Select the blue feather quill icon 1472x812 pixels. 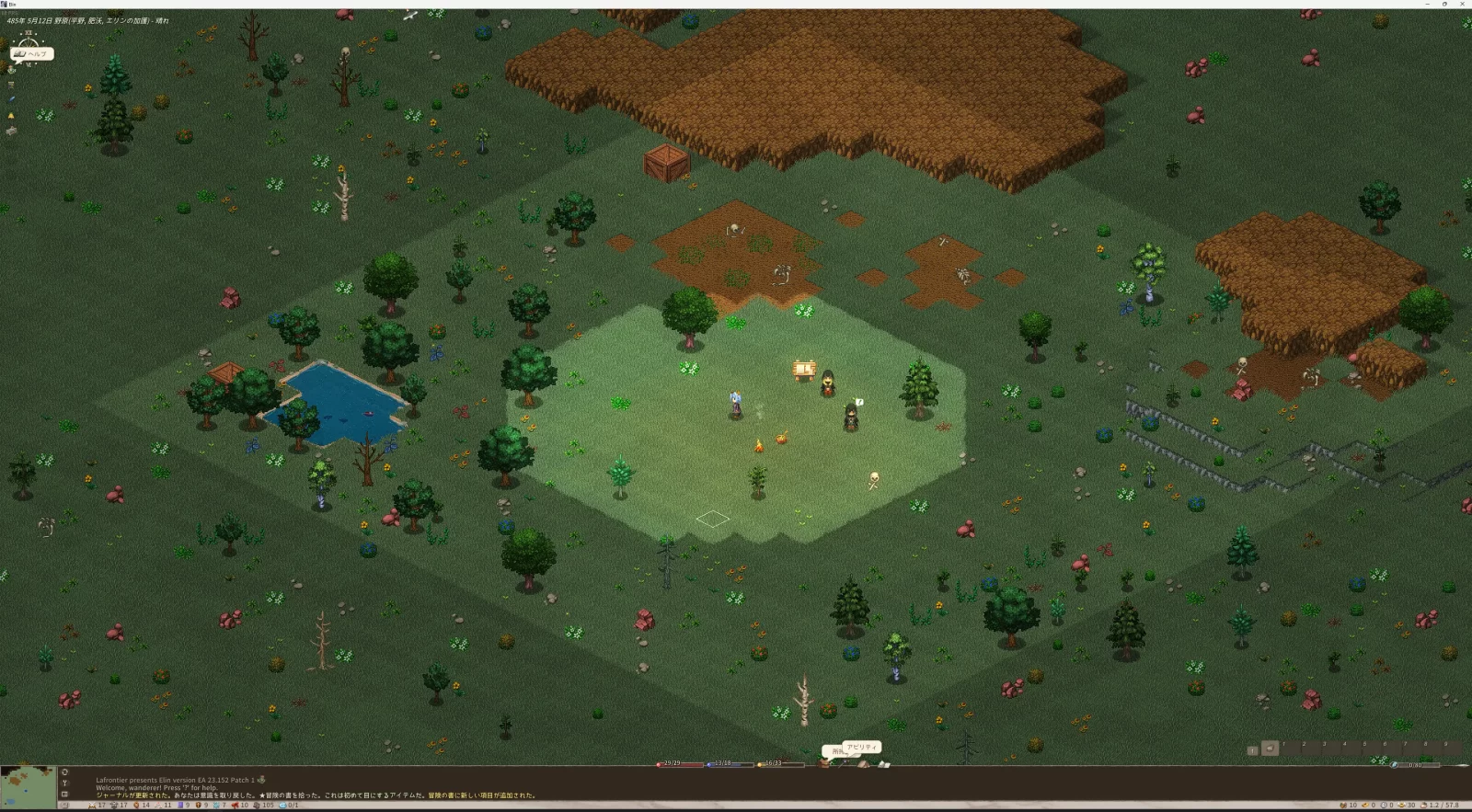coord(11,99)
